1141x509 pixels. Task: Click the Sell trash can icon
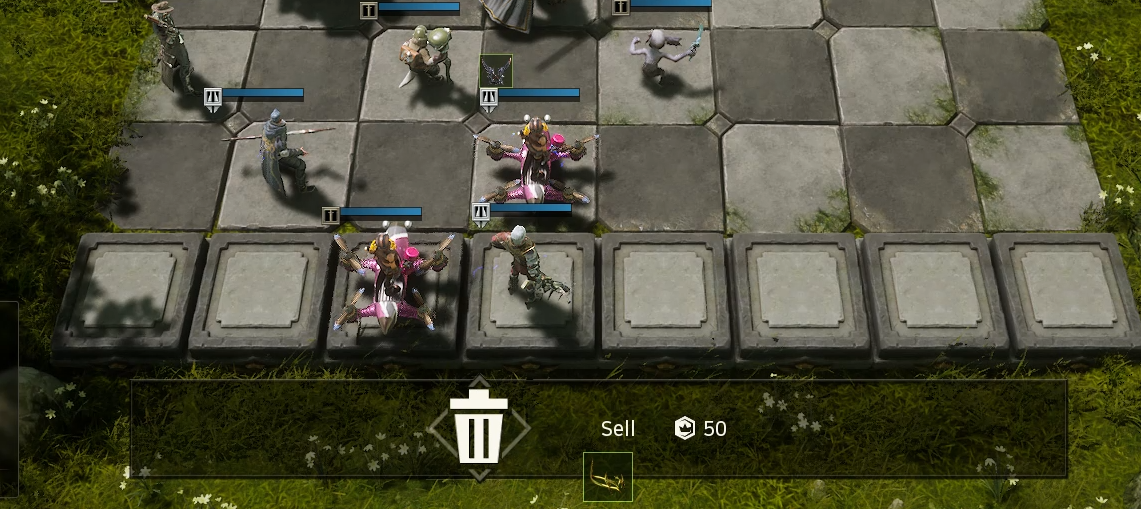tap(479, 428)
